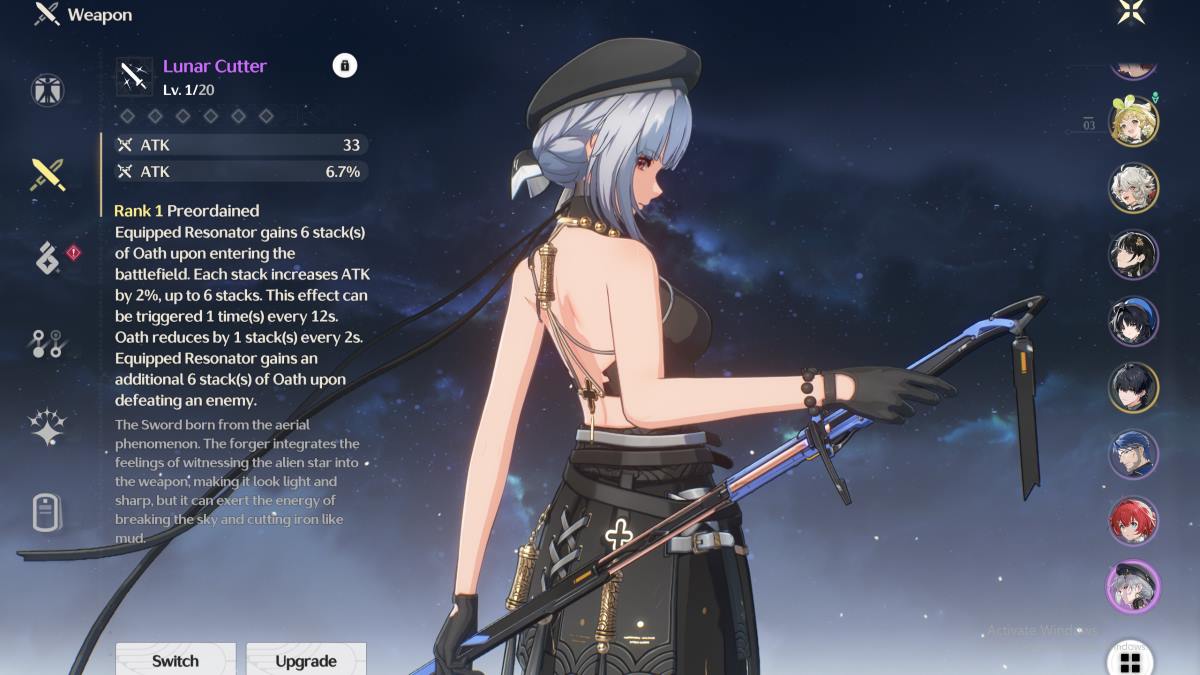Click the Lunar Cutter weapon icon

pyautogui.click(x=135, y=76)
